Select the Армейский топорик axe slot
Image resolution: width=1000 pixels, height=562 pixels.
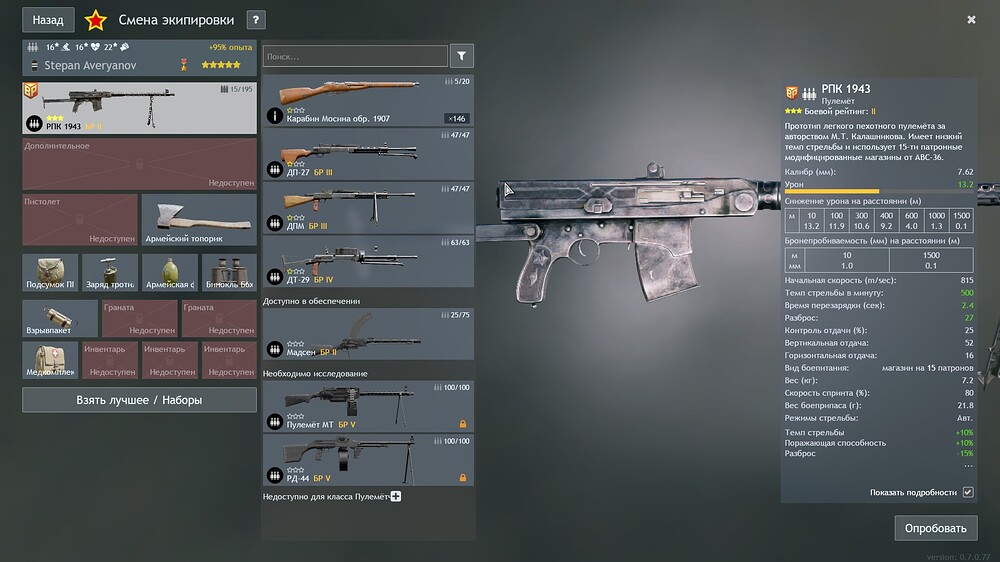click(199, 220)
